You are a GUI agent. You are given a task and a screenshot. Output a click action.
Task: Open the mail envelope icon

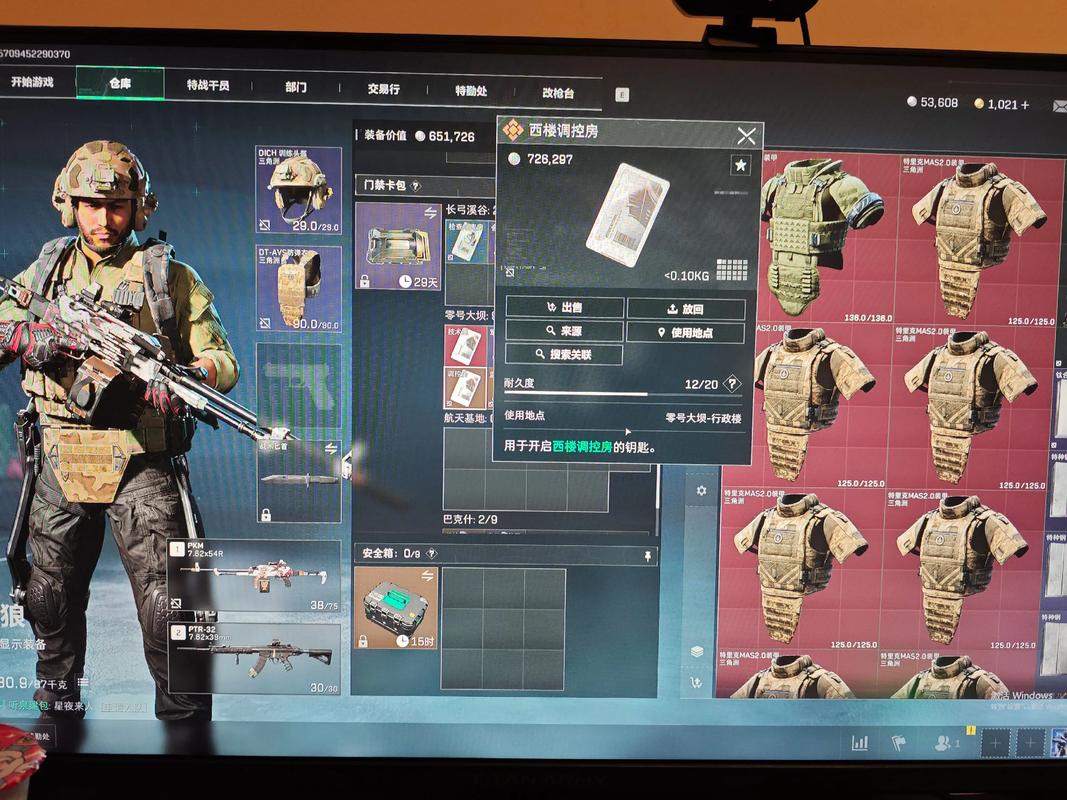[1060, 105]
